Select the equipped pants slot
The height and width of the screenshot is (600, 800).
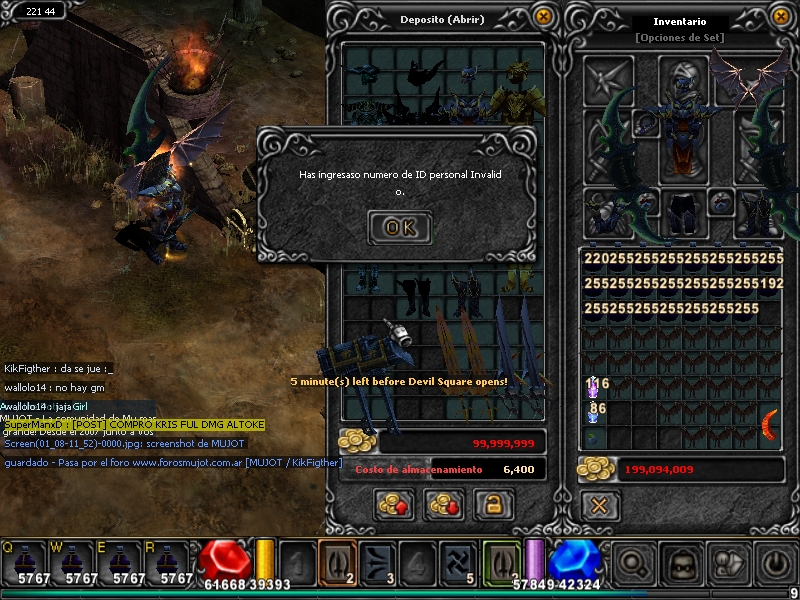point(684,212)
